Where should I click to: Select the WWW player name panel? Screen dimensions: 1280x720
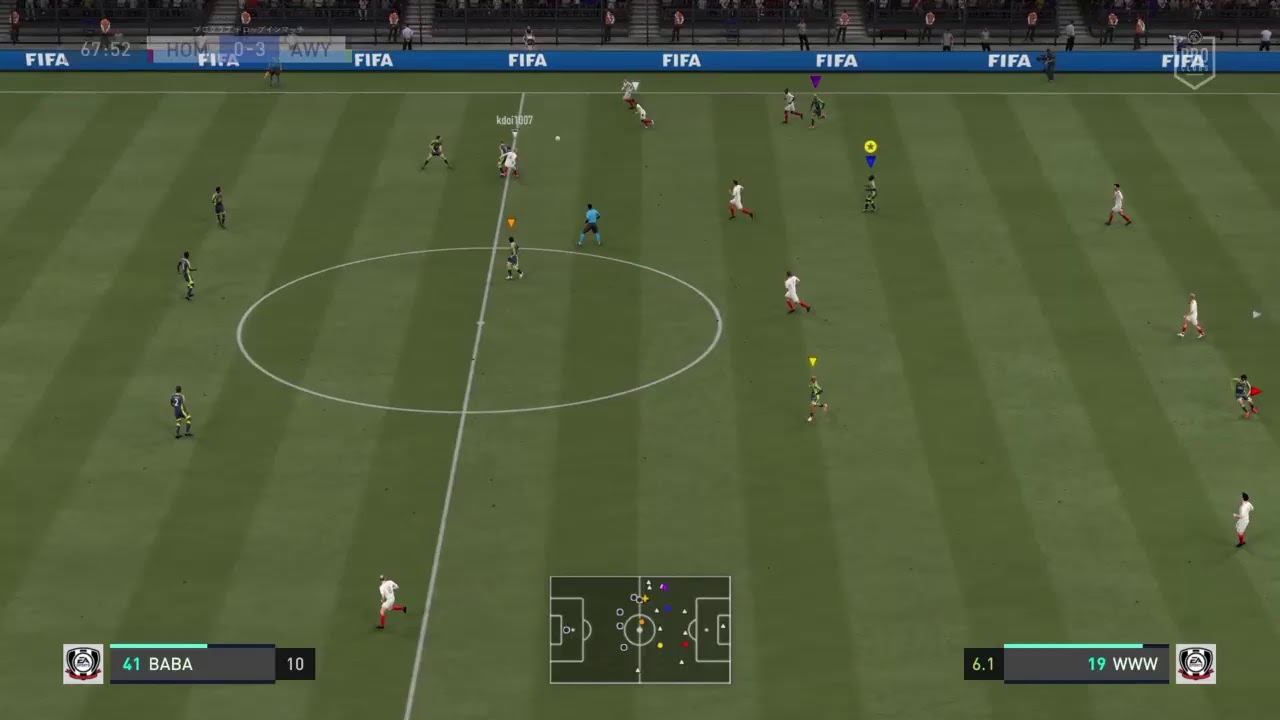[1086, 664]
